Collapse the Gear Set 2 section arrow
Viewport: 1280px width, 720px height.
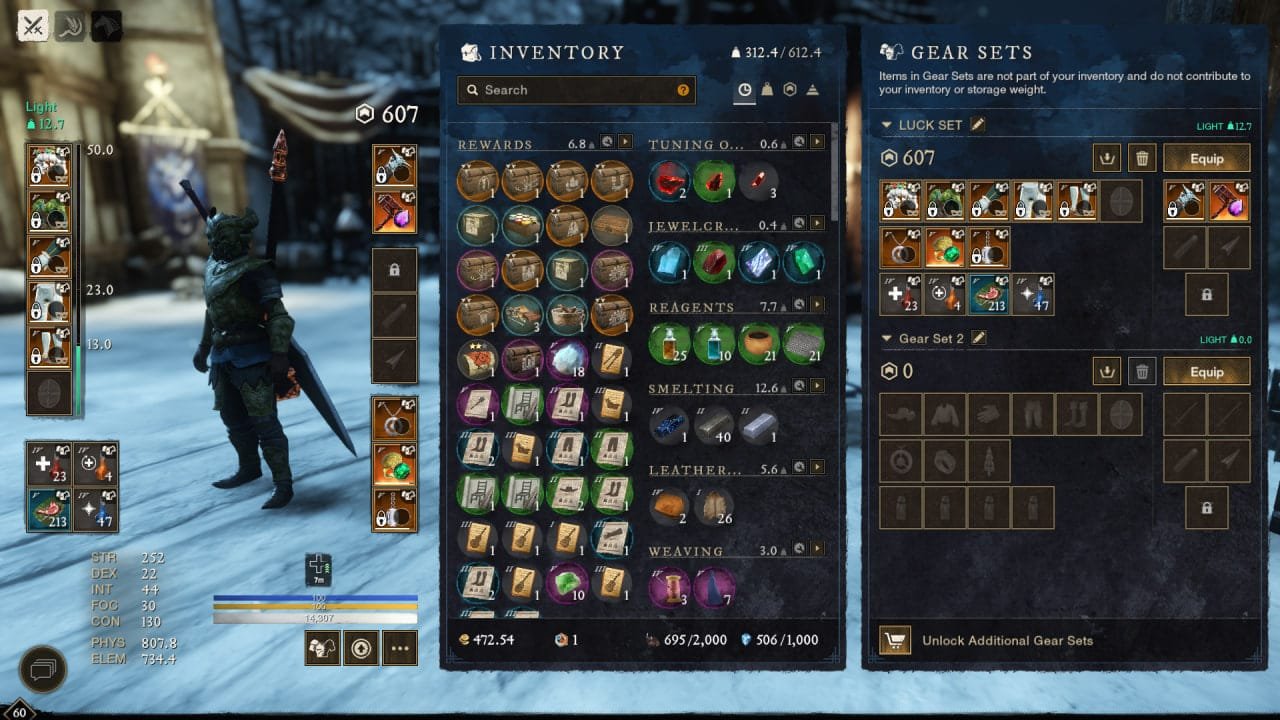(x=887, y=339)
